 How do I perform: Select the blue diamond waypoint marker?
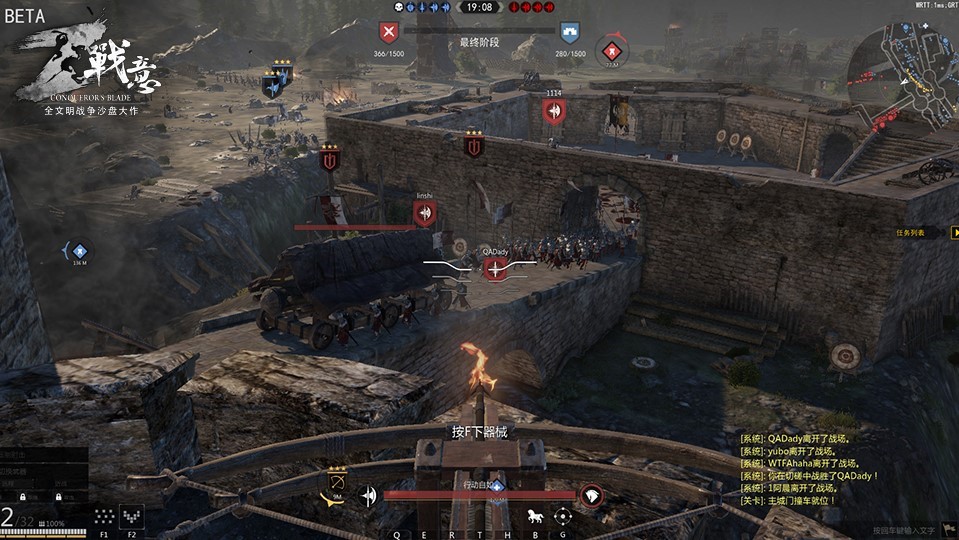(80, 251)
